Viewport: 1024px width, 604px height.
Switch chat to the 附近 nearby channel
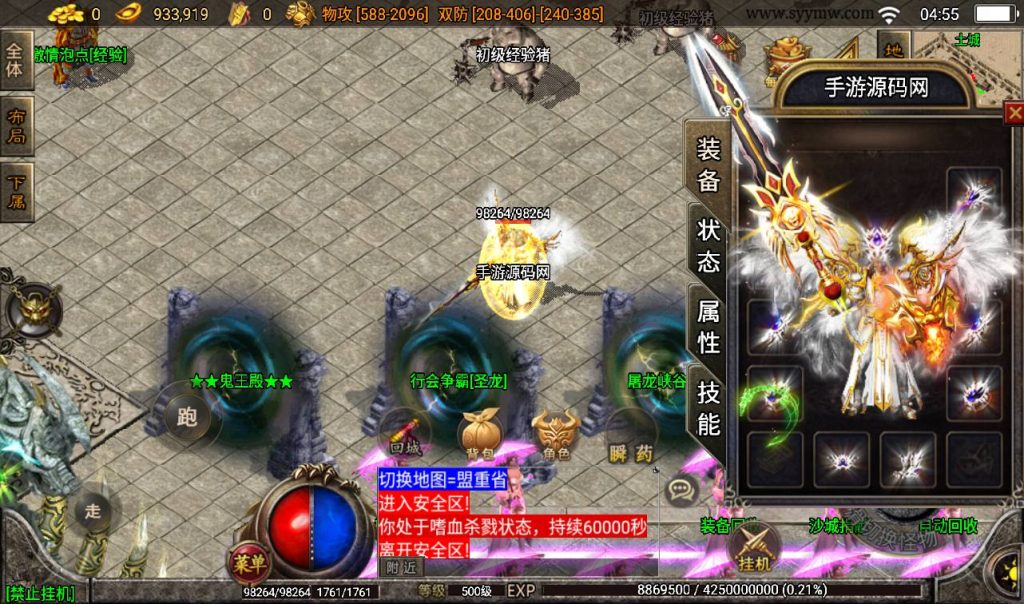point(401,567)
